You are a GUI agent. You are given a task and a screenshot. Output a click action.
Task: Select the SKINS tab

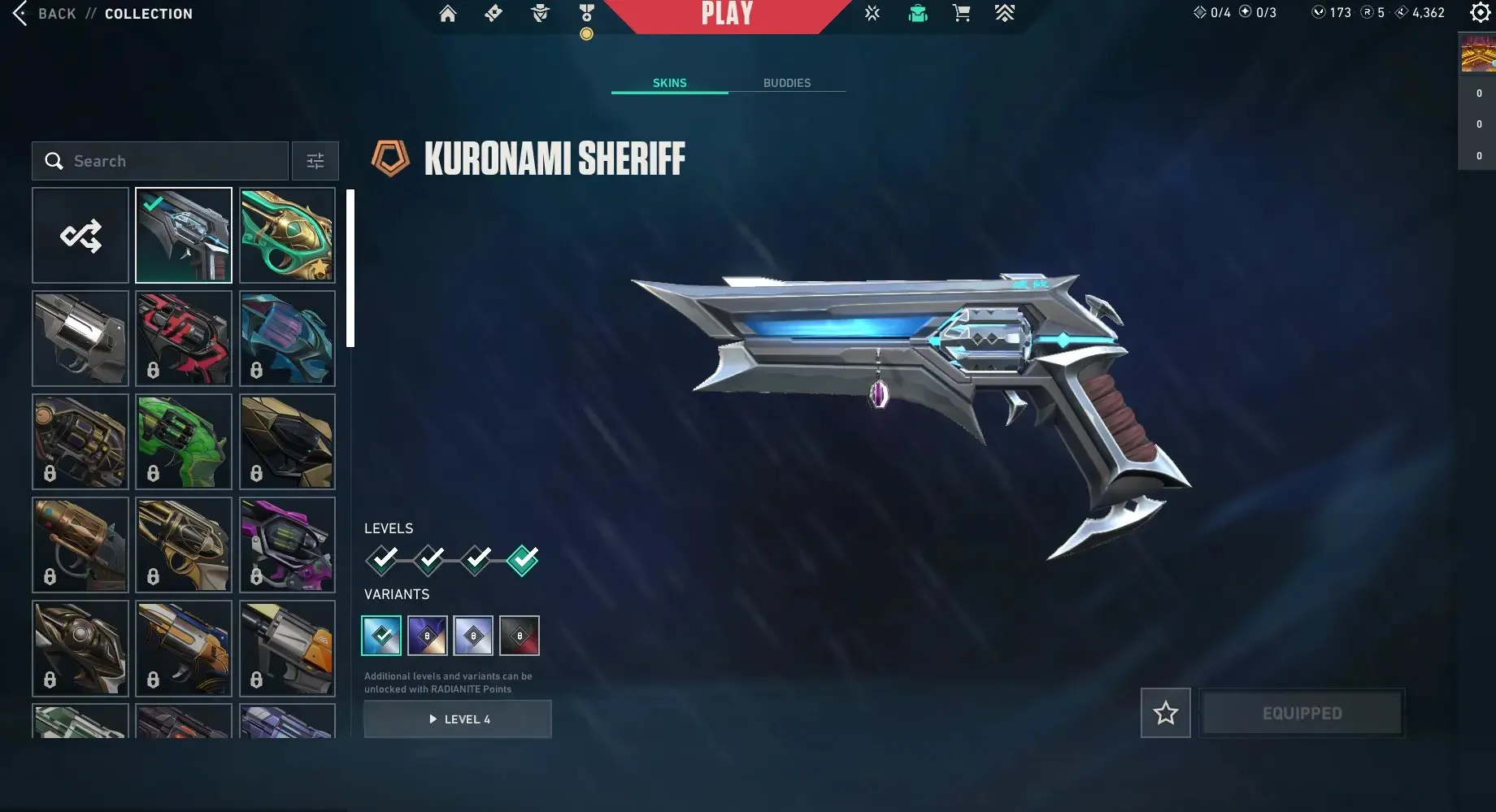point(669,82)
